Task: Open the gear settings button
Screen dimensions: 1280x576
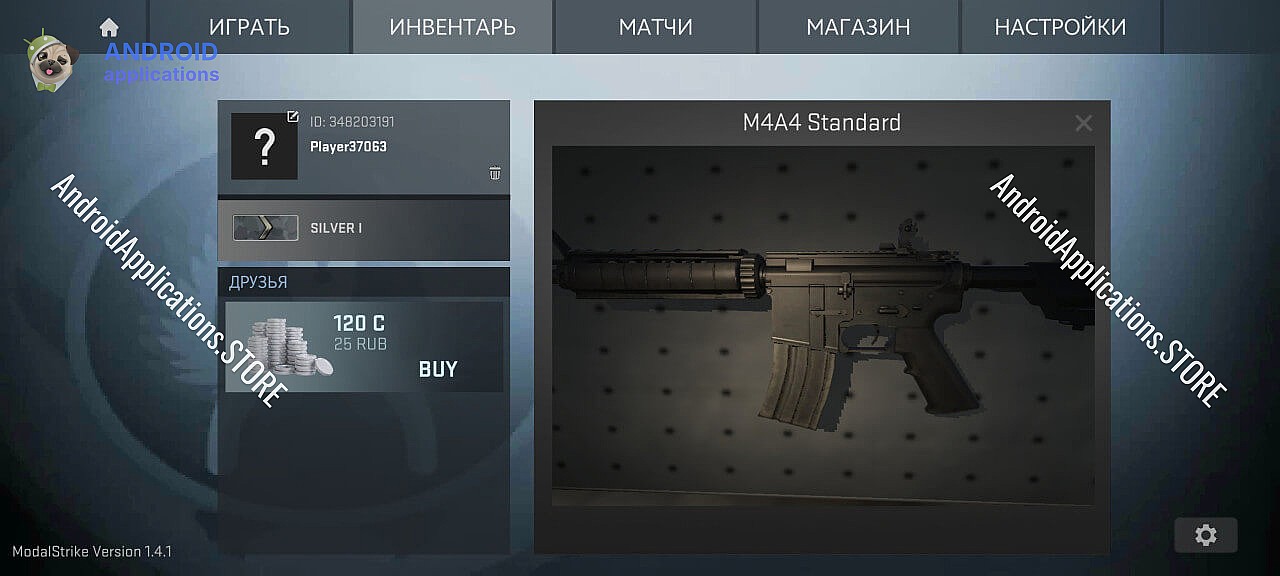Action: (1205, 535)
